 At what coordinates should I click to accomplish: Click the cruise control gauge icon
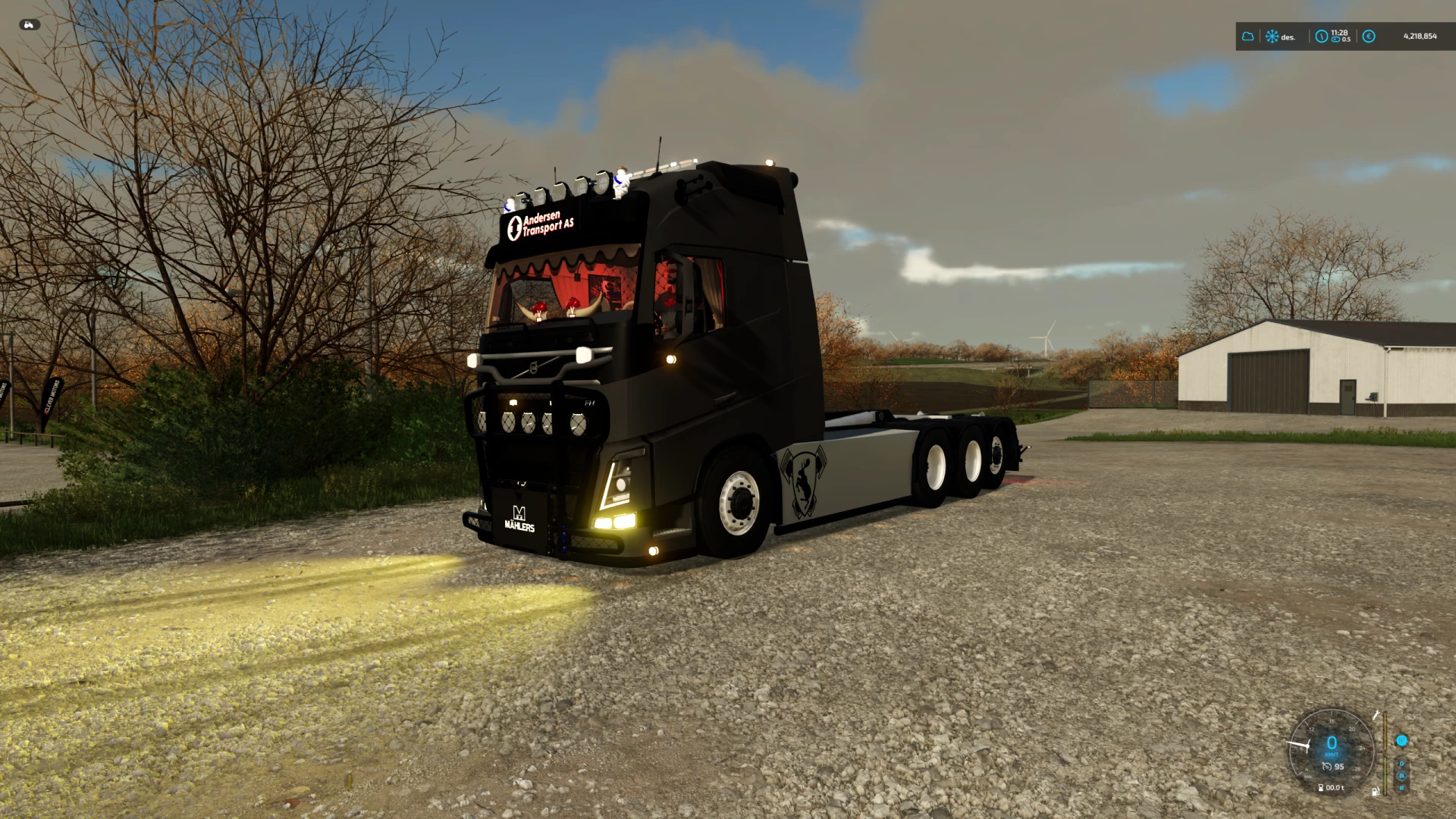(1328, 766)
